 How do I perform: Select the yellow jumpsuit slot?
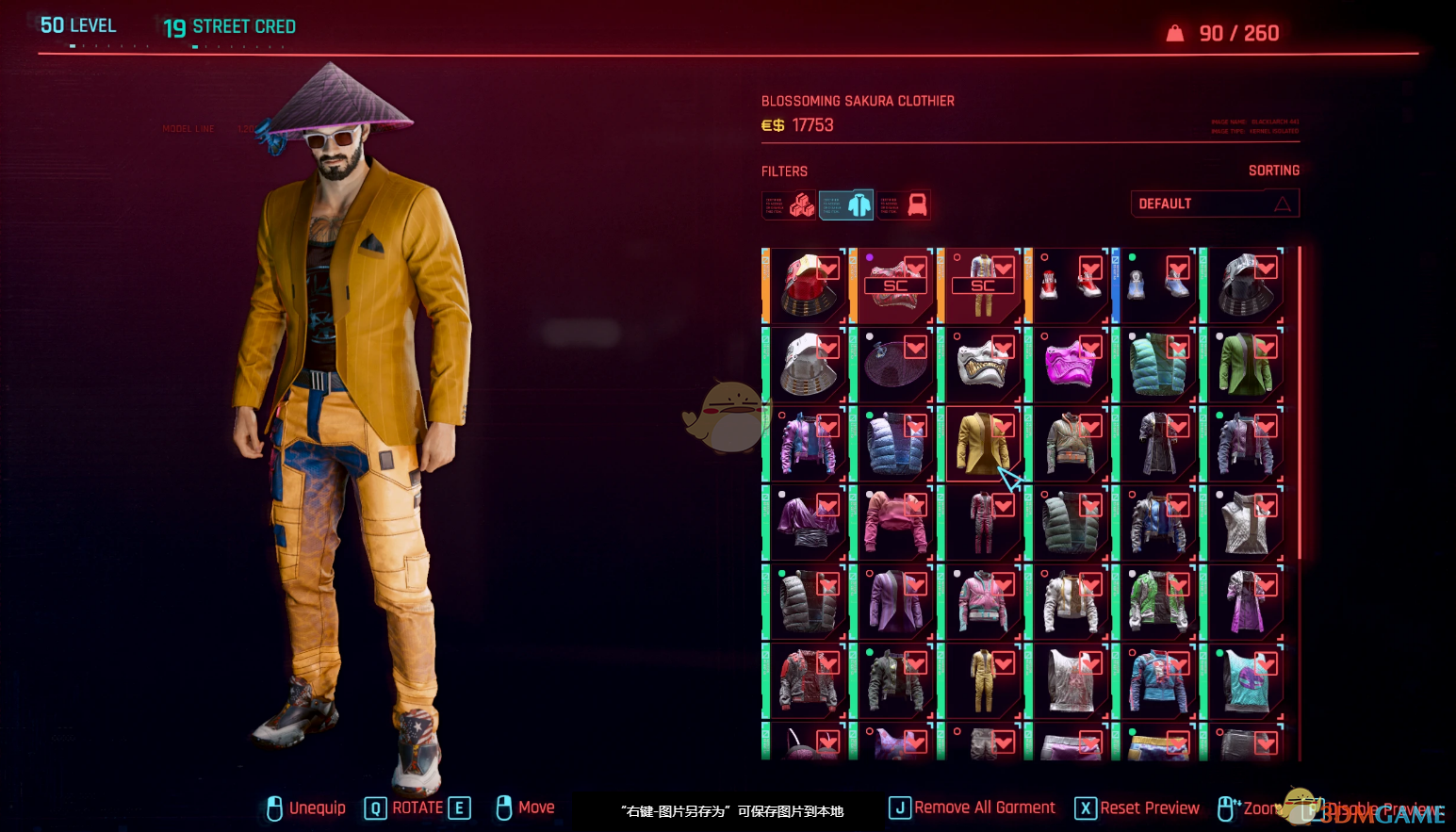982,680
